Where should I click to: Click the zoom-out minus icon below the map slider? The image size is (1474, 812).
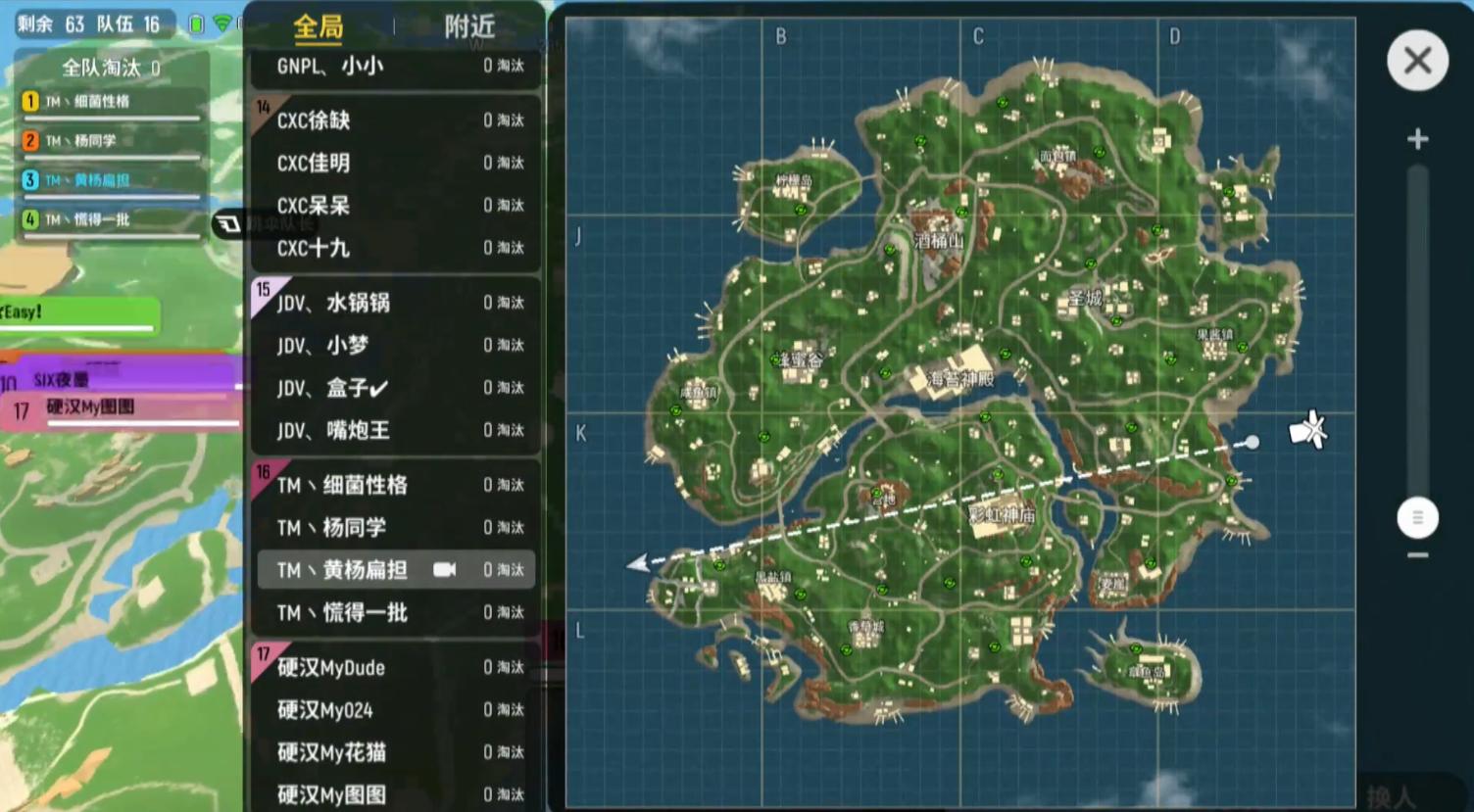tap(1417, 553)
